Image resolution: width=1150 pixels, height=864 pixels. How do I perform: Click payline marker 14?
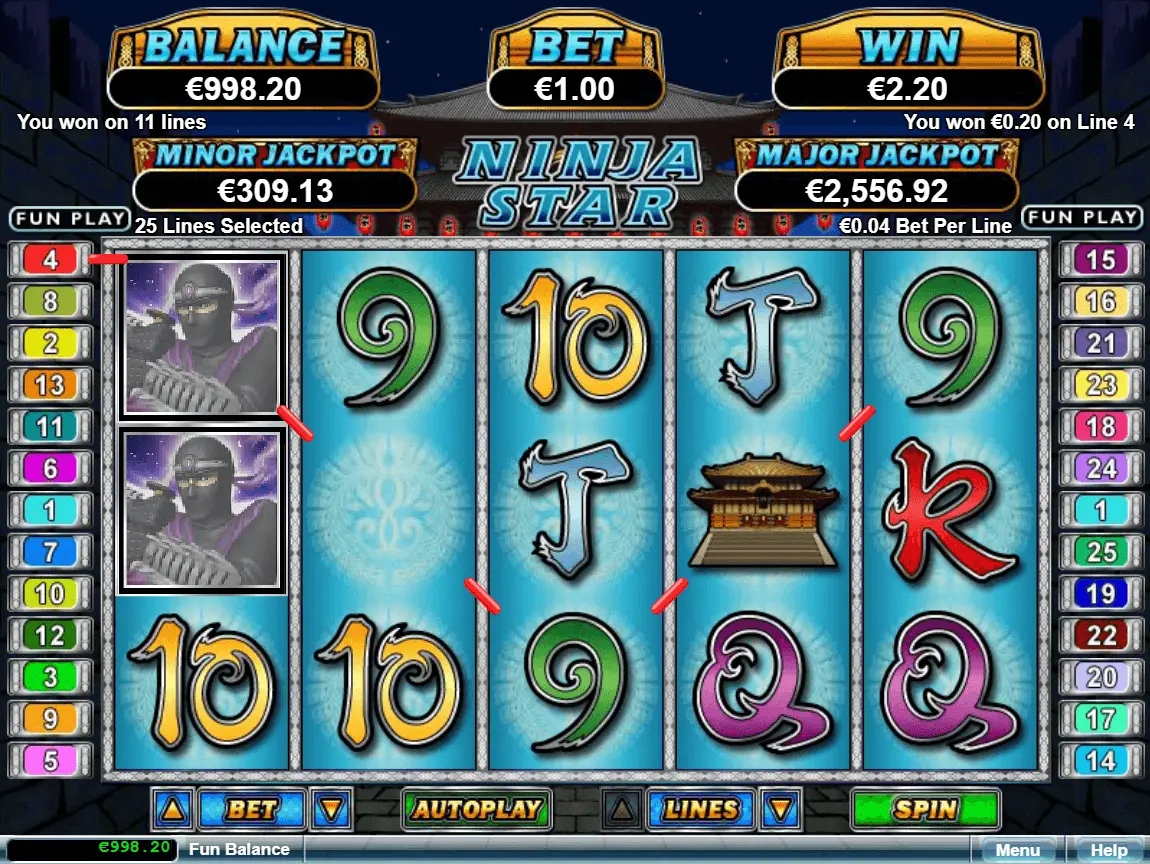pyautogui.click(x=1100, y=760)
